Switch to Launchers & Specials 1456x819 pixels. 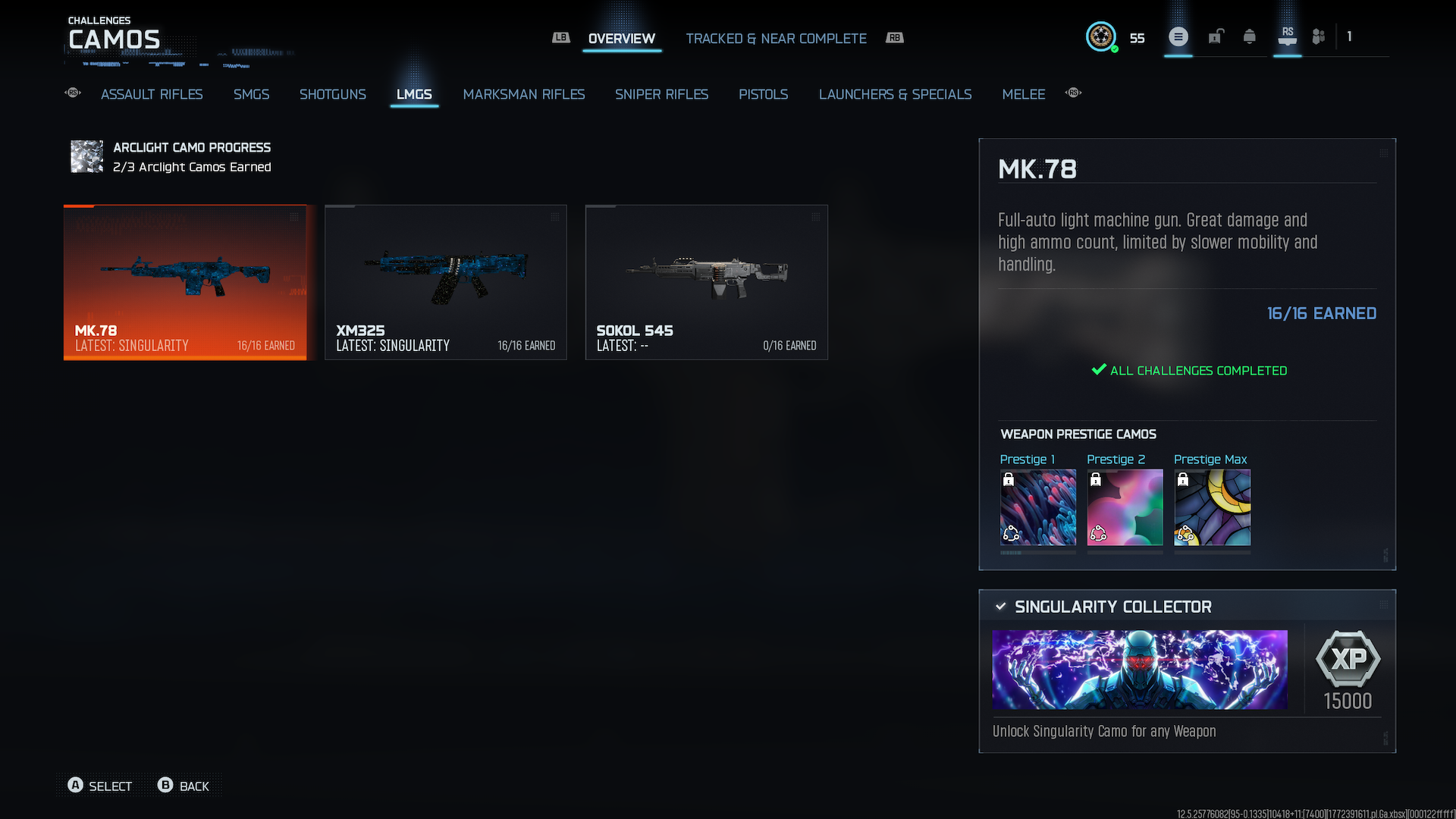point(895,94)
